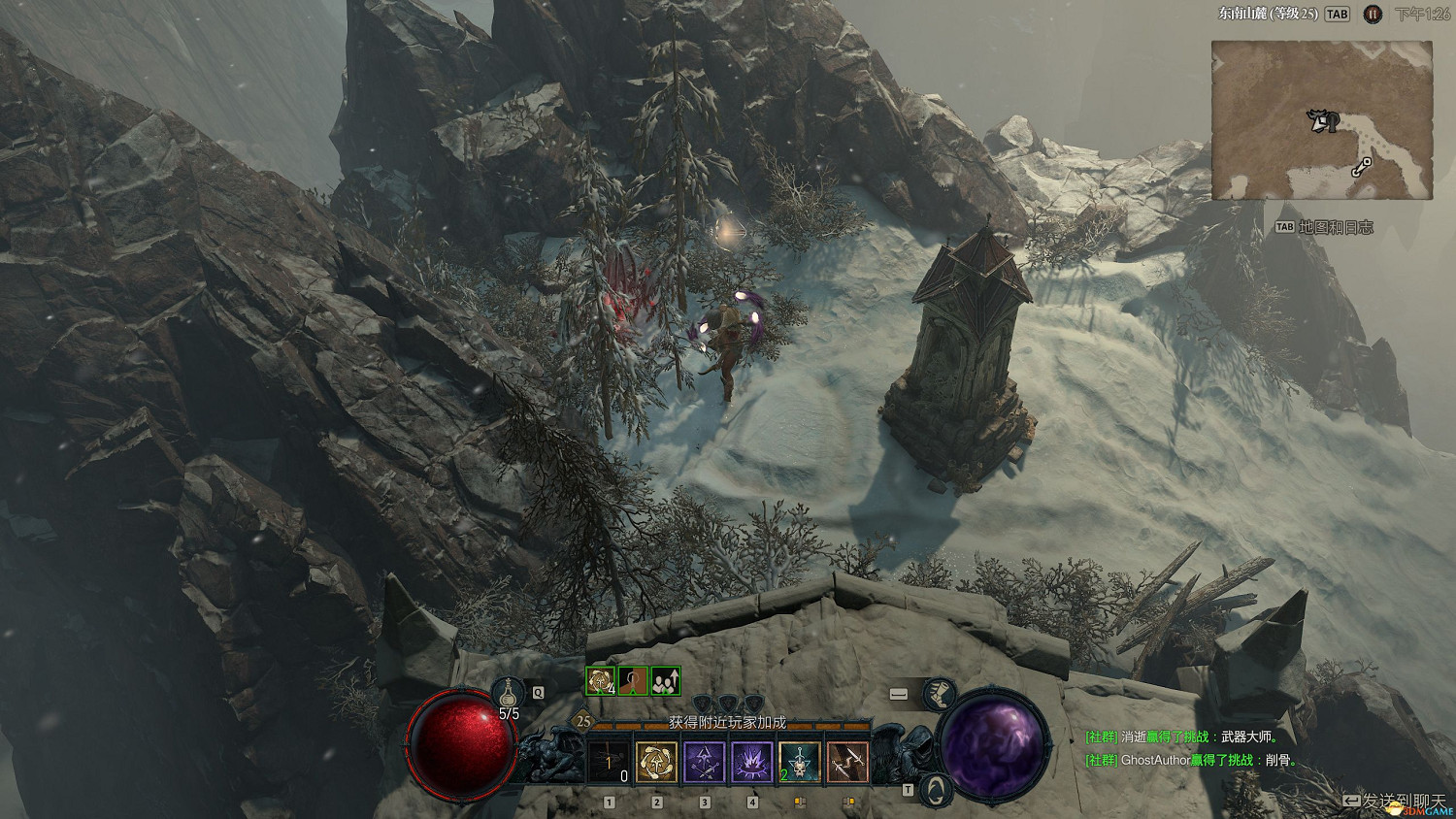Click the boot evade icon
This screenshot has width=1456, height=819.
click(939, 693)
